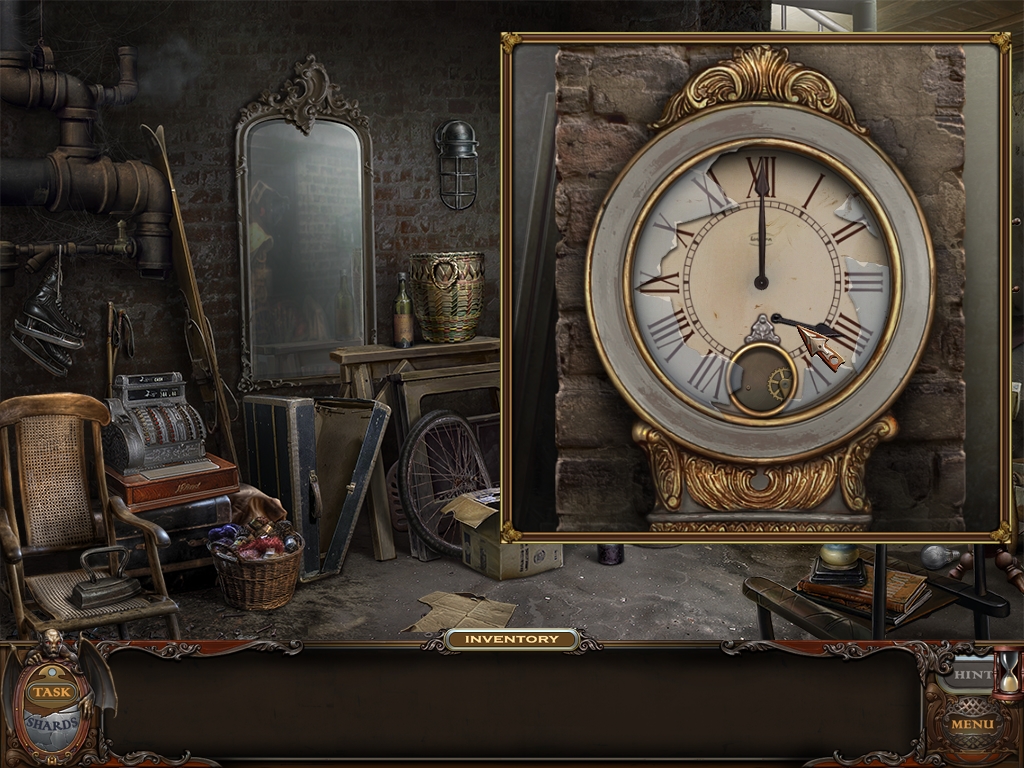Screen dimensions: 1024x768
Task: Open the game Menu
Action: (971, 724)
